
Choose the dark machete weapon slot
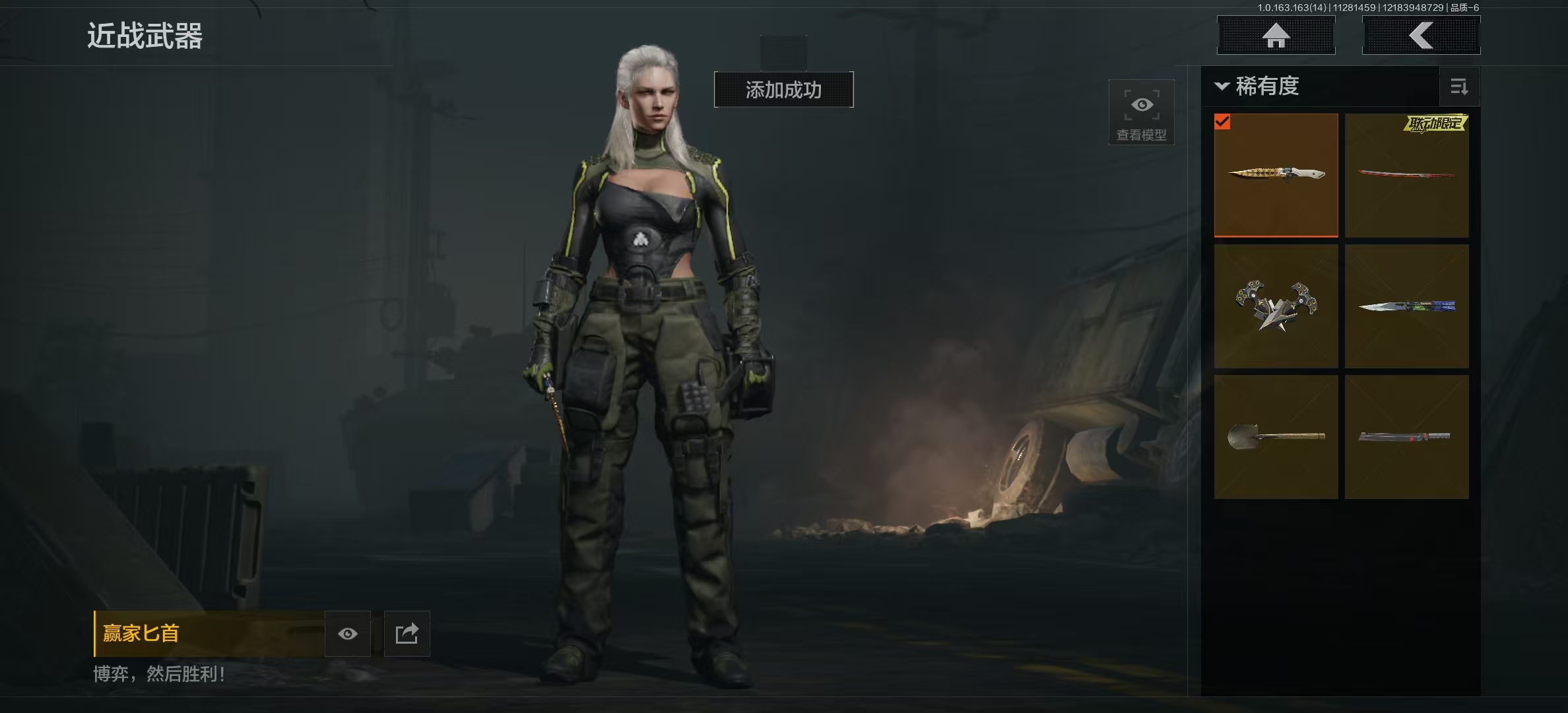coord(1406,436)
